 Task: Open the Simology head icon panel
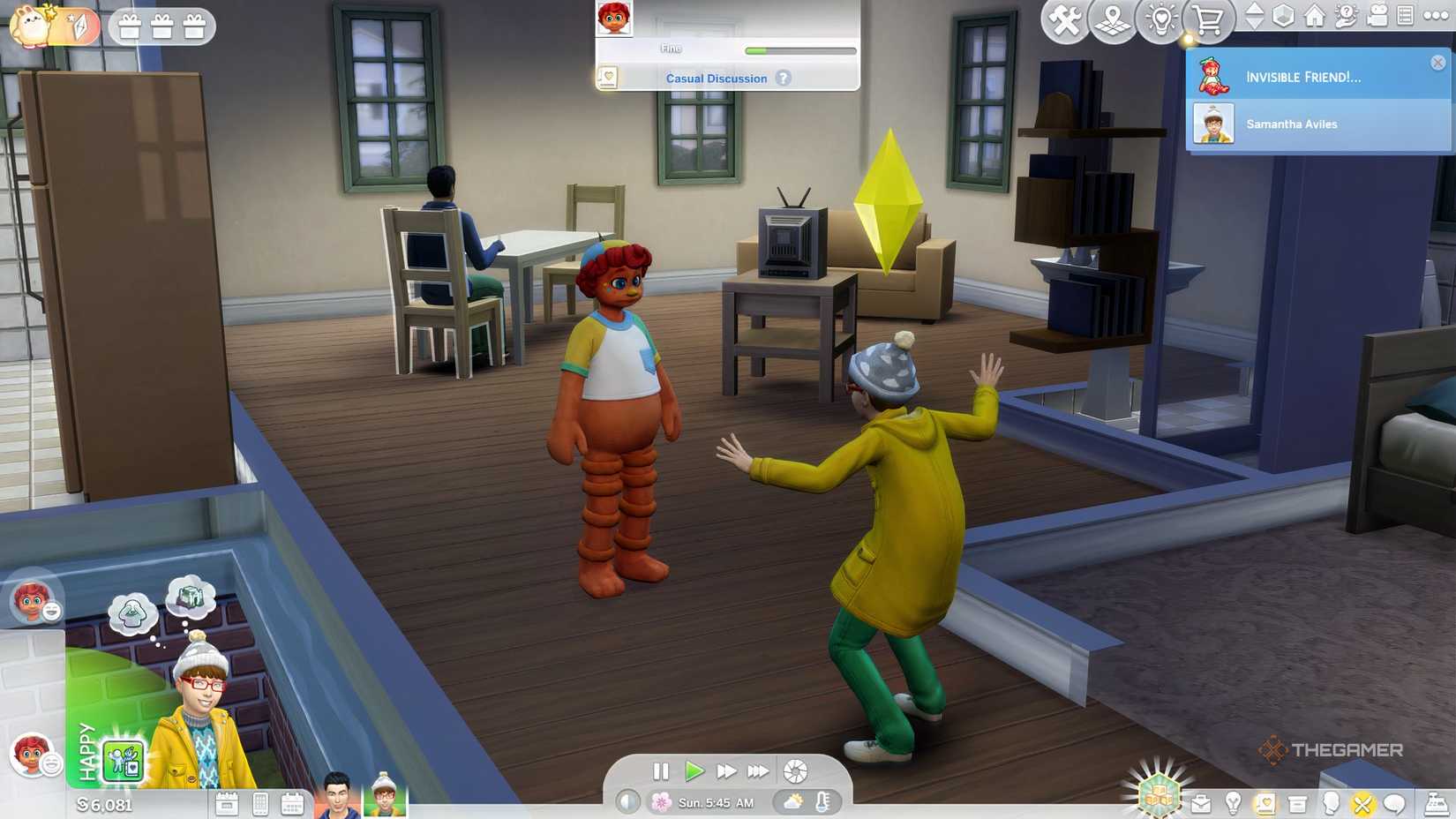(1330, 802)
